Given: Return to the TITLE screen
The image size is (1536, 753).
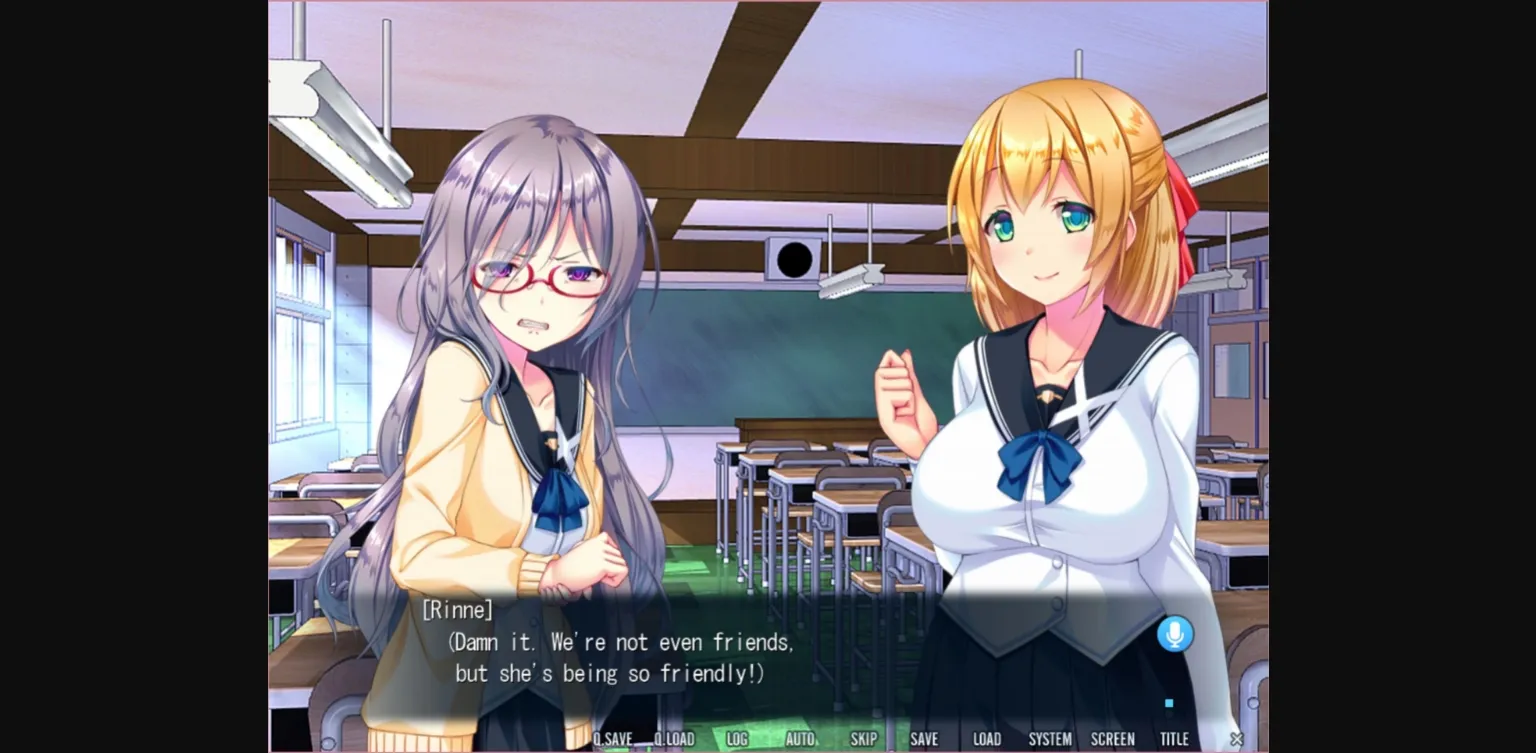Looking at the screenshot, I should point(1175,738).
